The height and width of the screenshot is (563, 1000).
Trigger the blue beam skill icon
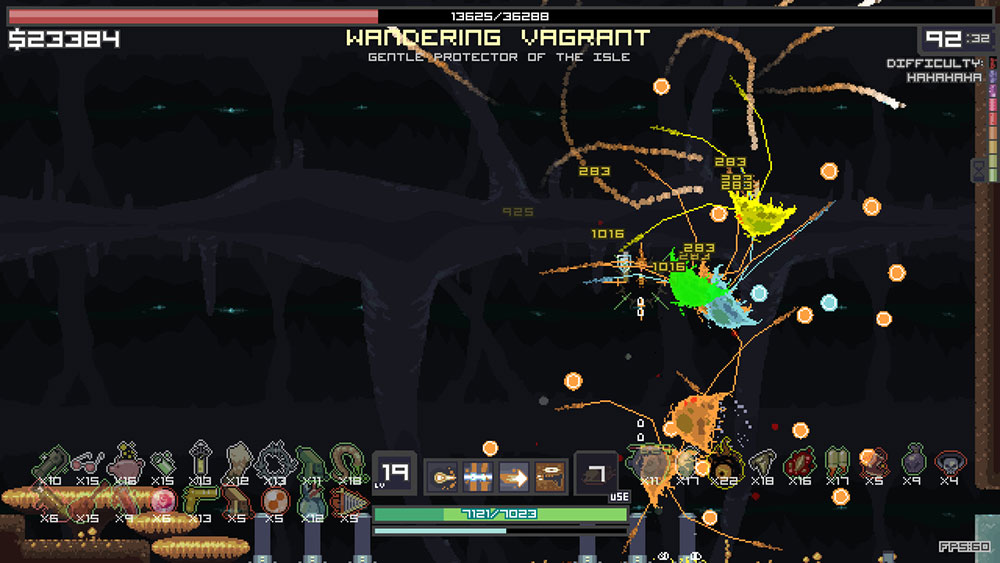click(478, 476)
